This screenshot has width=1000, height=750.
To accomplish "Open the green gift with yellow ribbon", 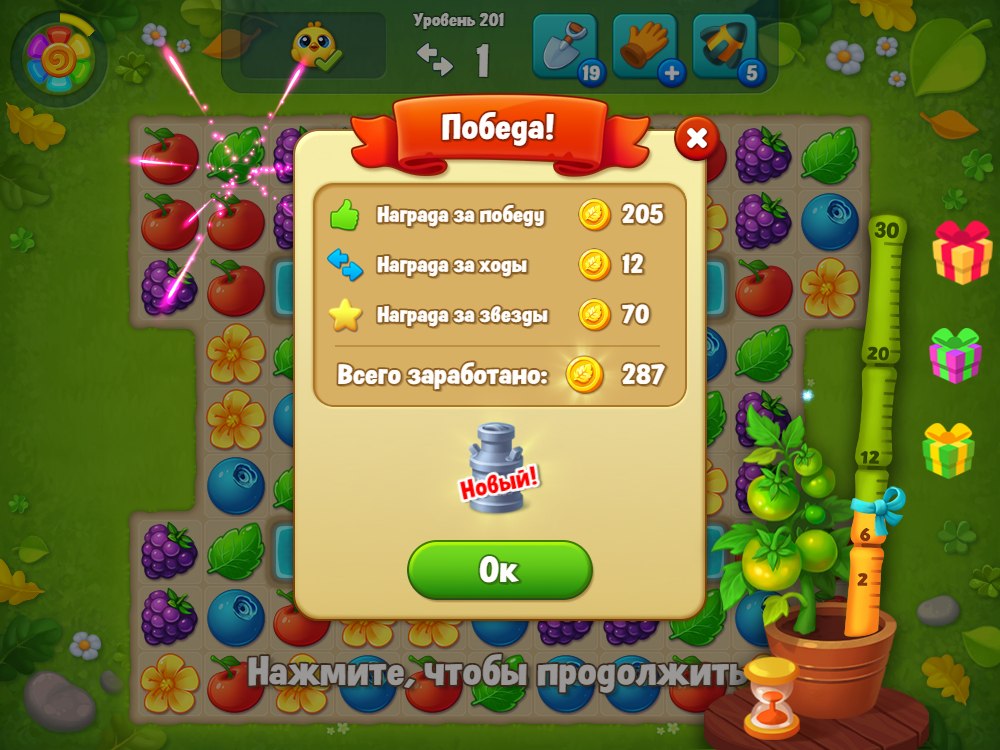I will [x=948, y=449].
